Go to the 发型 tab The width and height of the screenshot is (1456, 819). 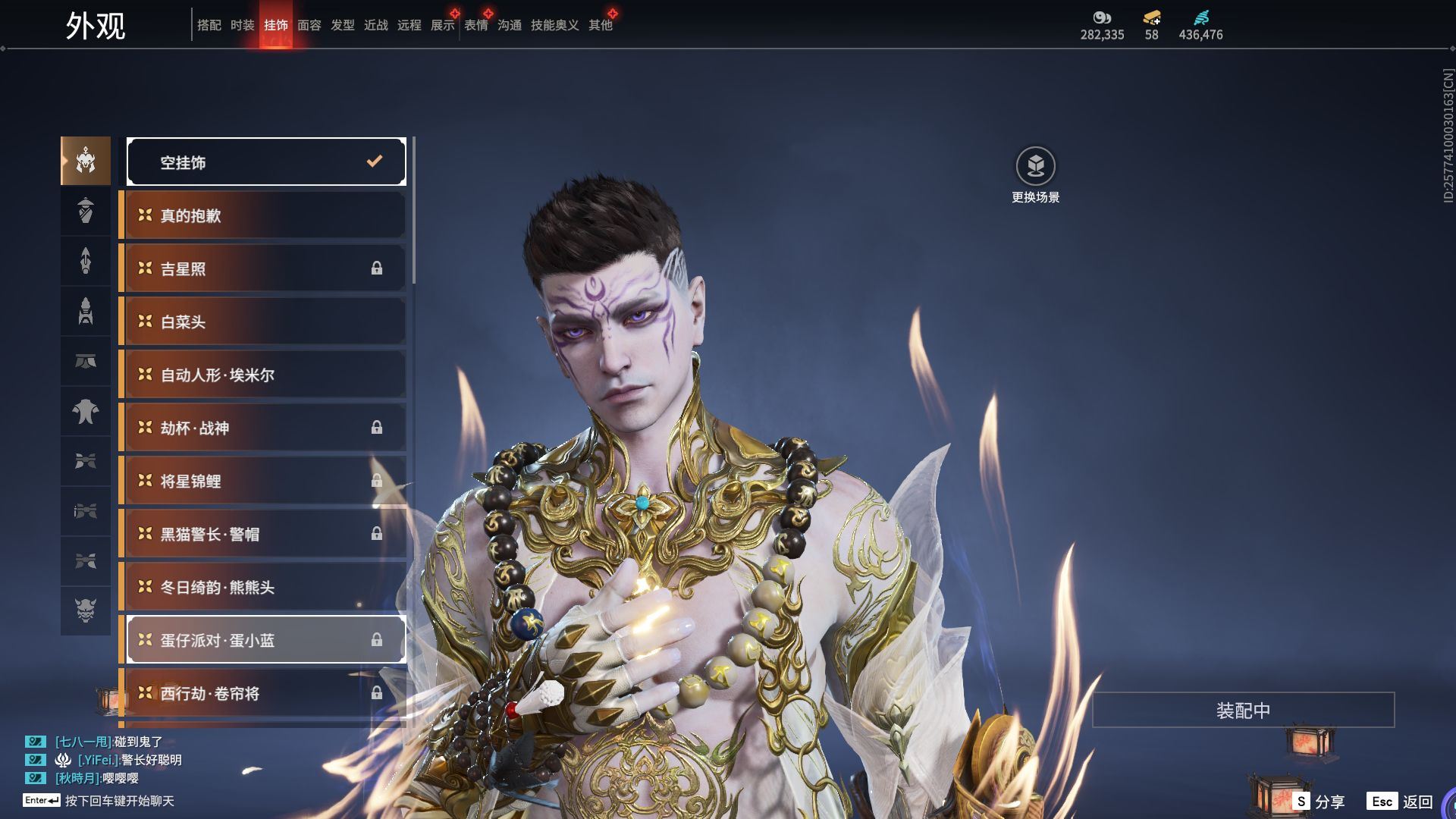(342, 25)
